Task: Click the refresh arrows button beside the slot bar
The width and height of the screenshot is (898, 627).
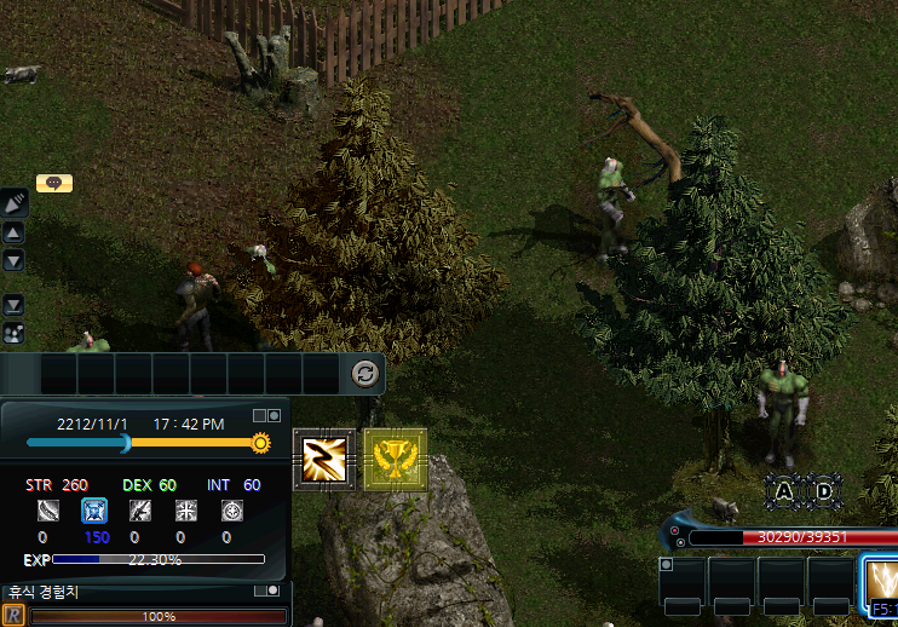Action: coord(365,374)
